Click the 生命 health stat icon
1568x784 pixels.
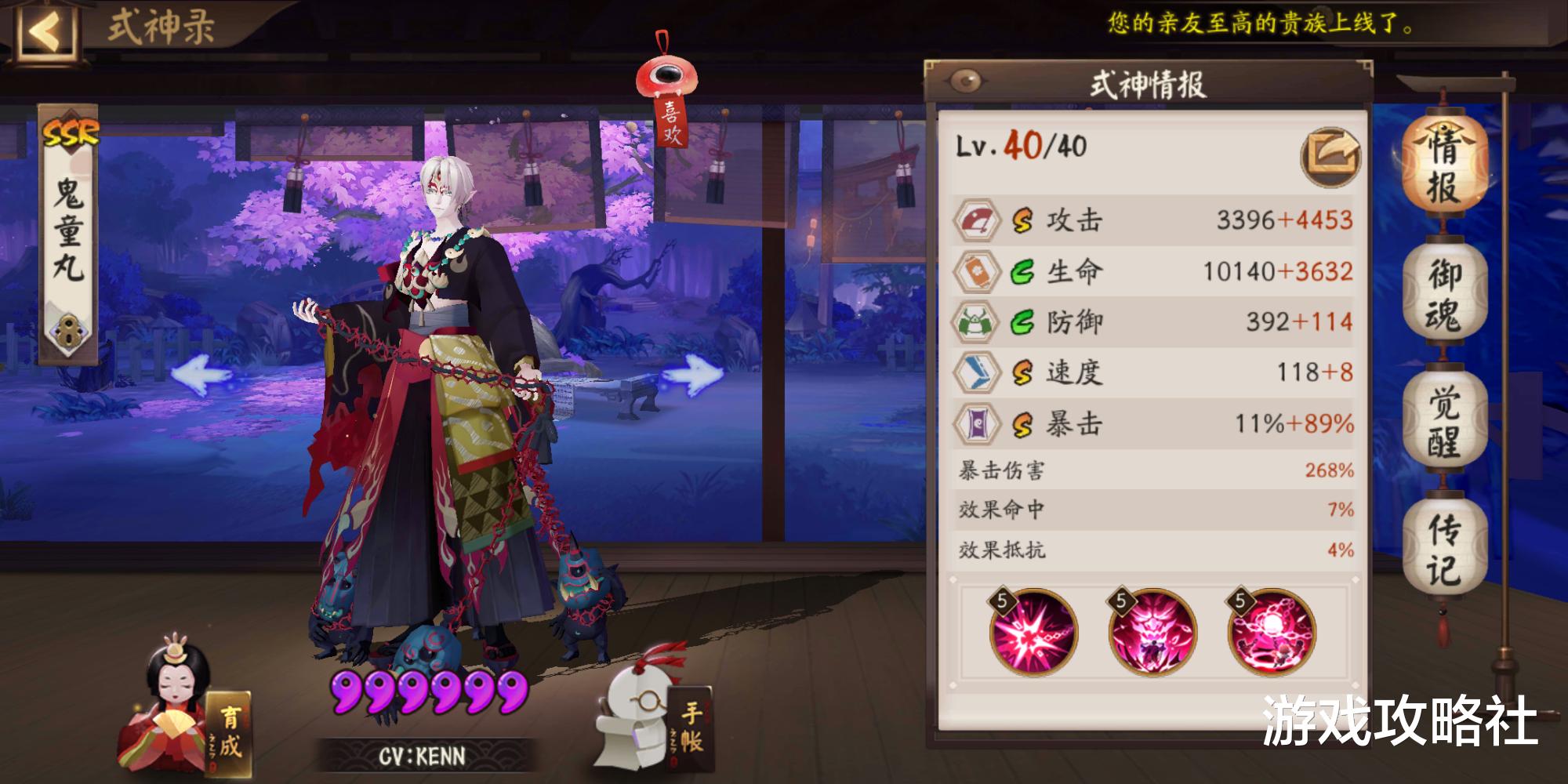[x=975, y=273]
